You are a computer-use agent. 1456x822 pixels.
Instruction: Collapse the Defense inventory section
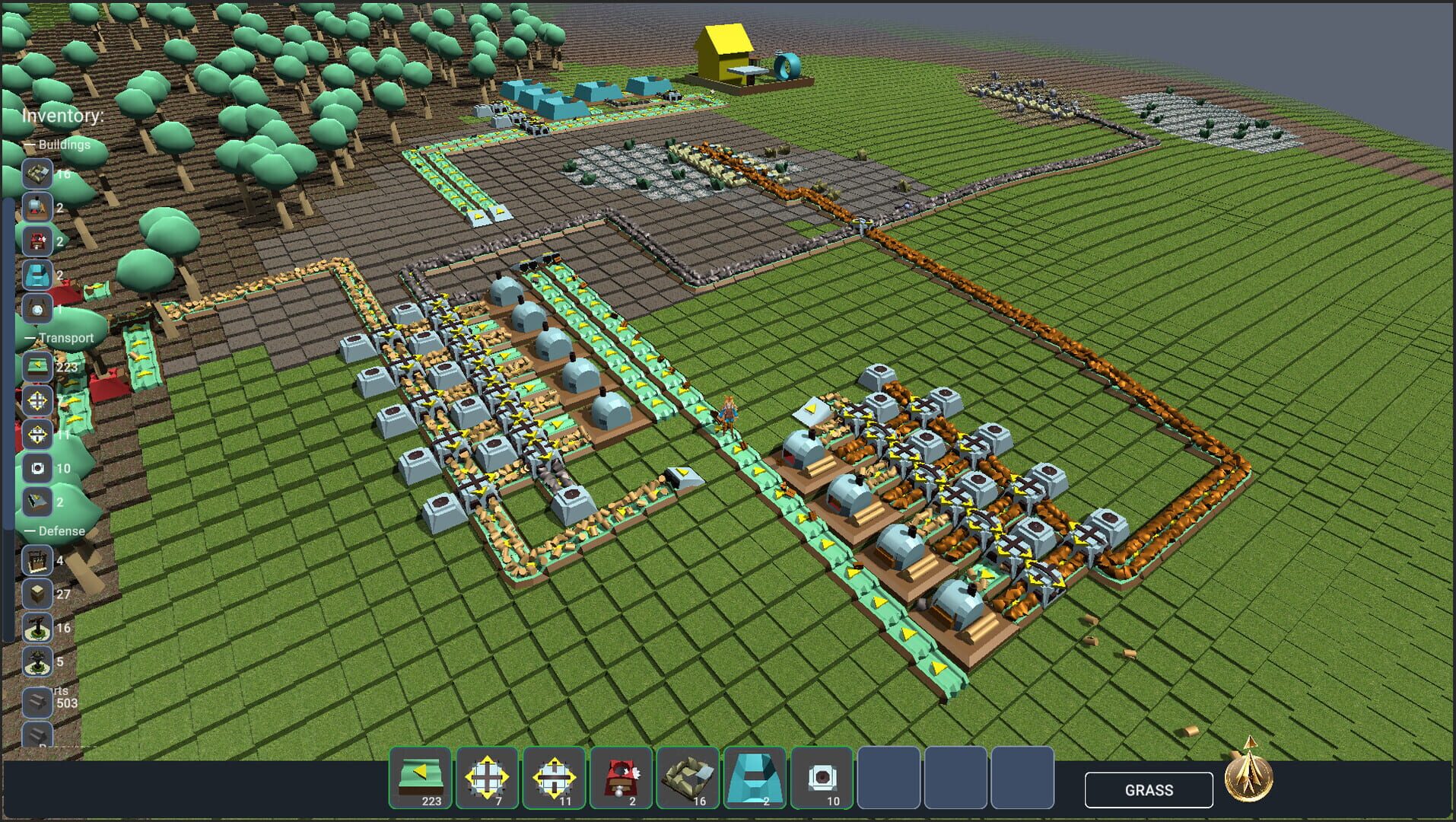28,530
